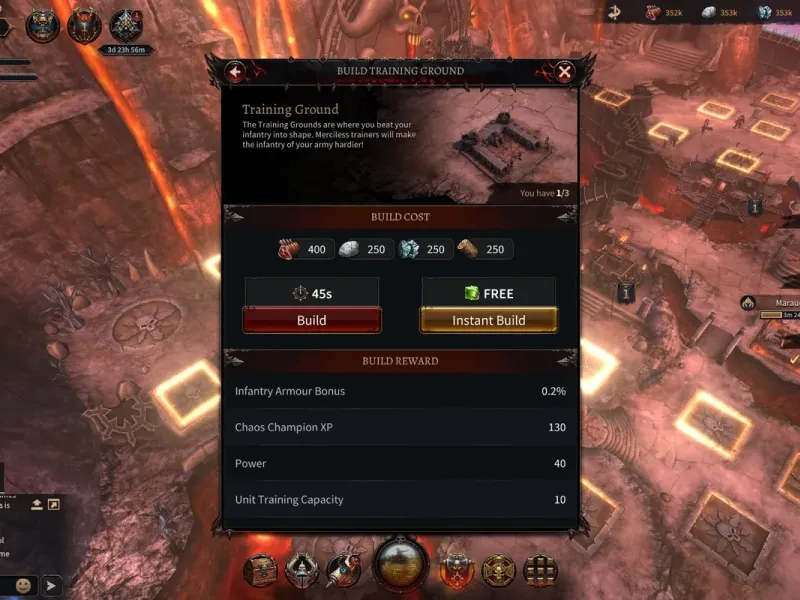Click the horned shield emblem at top left
Screen dimensions: 800x600
coord(84,26)
